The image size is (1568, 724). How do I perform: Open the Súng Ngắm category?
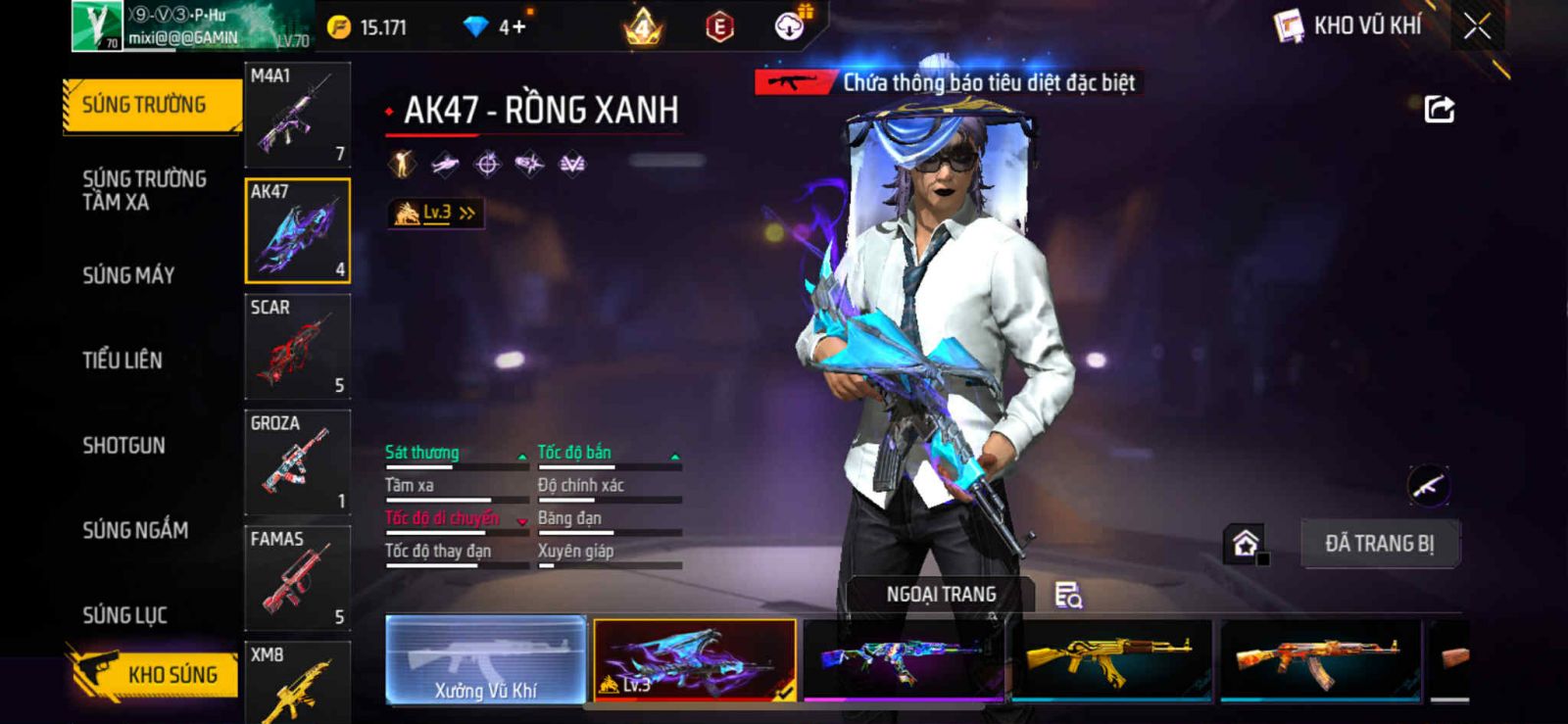coord(135,530)
